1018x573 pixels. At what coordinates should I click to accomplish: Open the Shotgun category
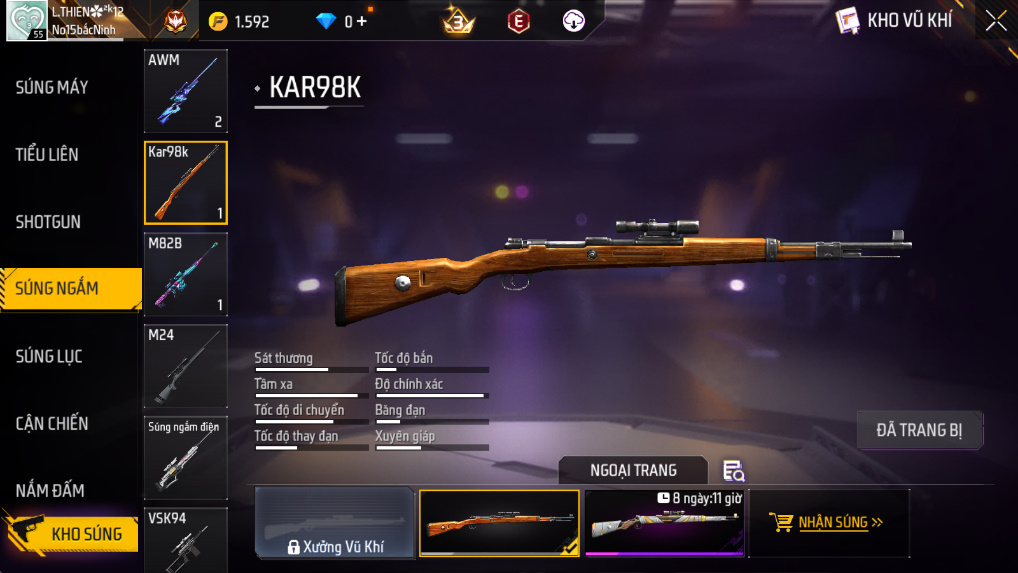(48, 222)
